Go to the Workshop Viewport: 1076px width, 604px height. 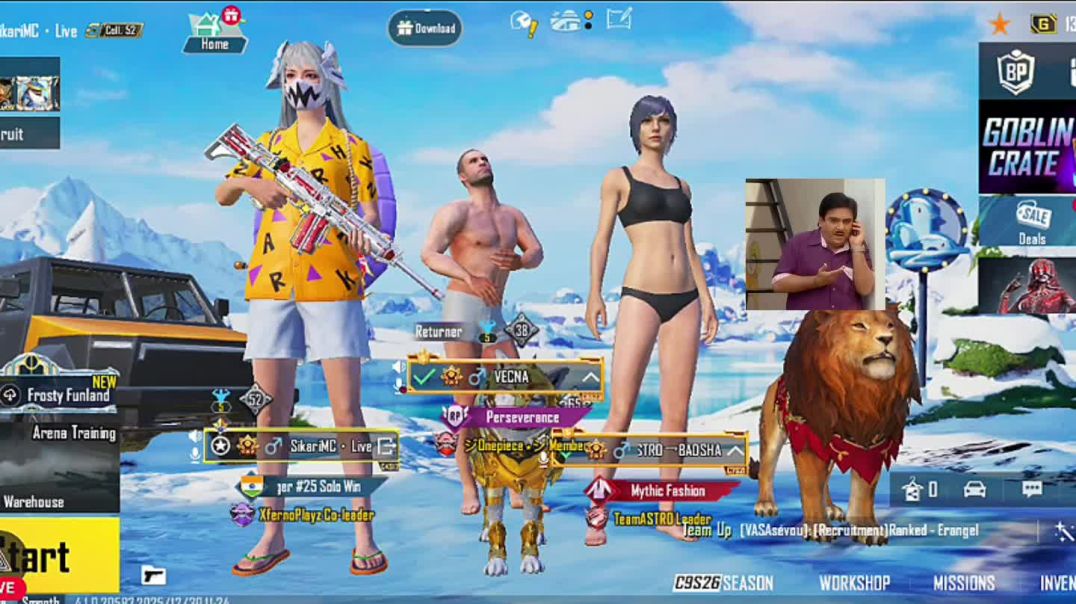(854, 583)
